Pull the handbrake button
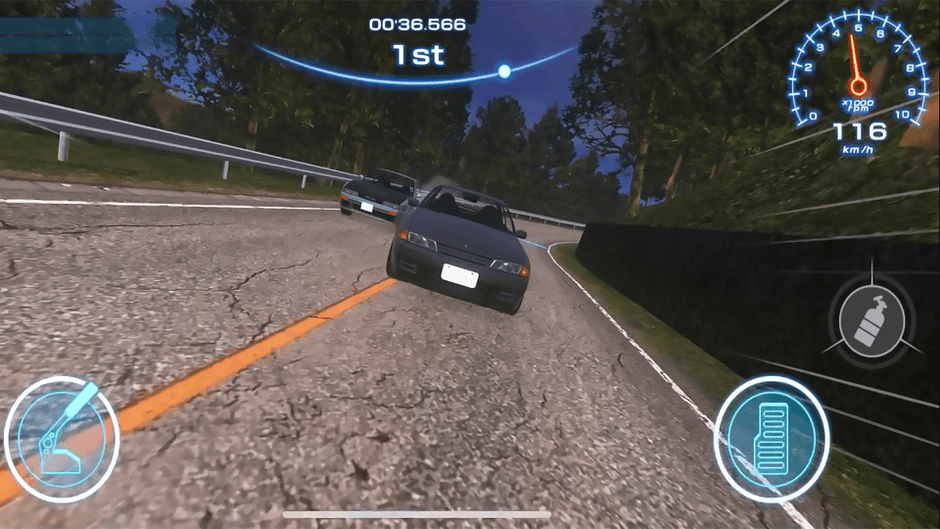 coord(62,438)
